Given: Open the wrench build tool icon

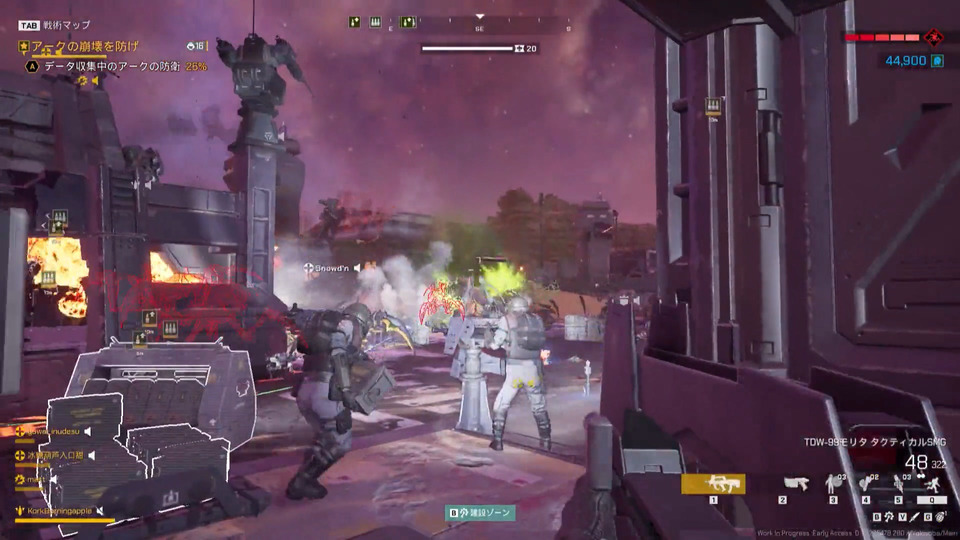Looking at the screenshot, I should [890, 517].
